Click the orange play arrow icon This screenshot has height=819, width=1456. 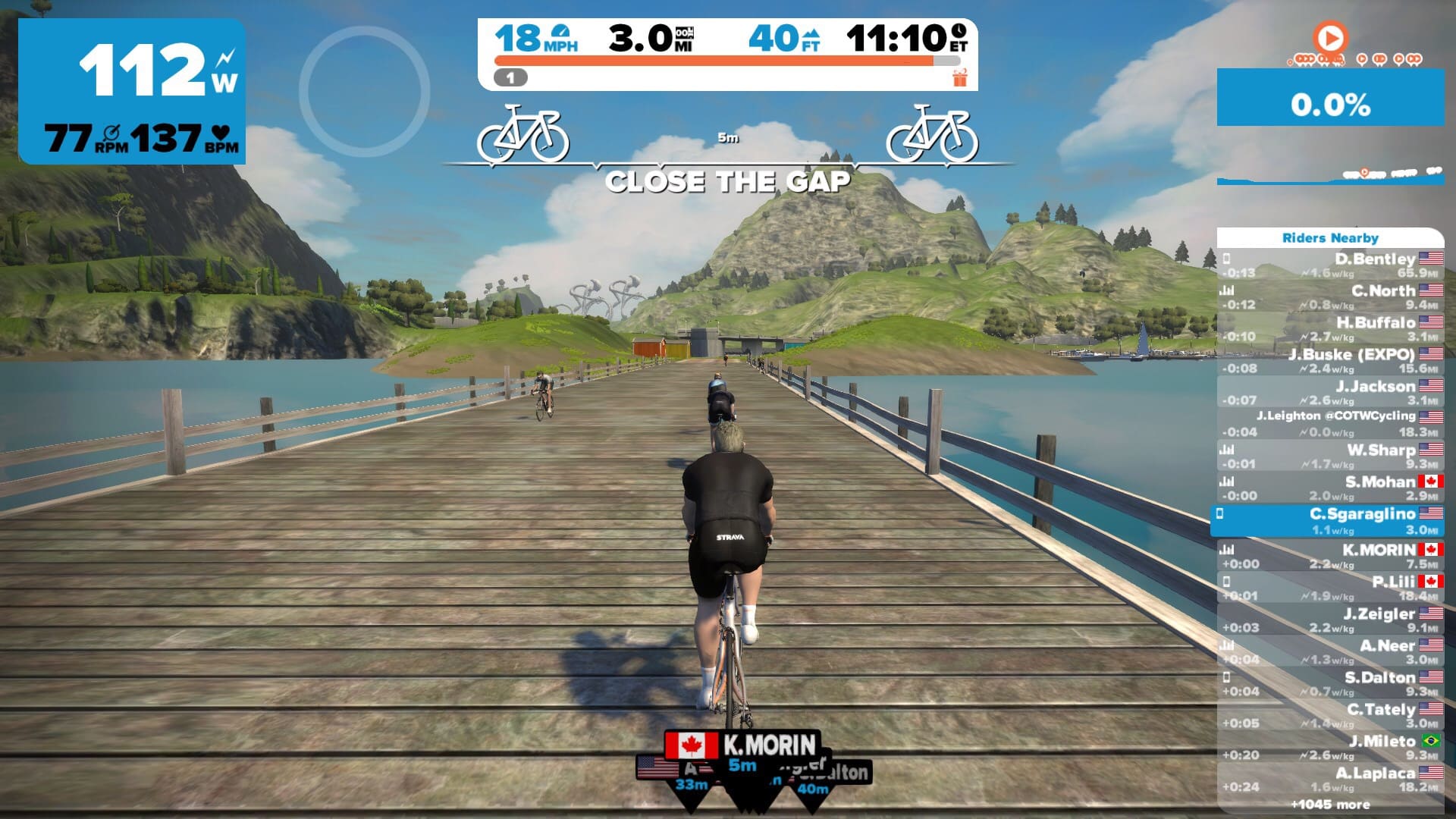1329,37
